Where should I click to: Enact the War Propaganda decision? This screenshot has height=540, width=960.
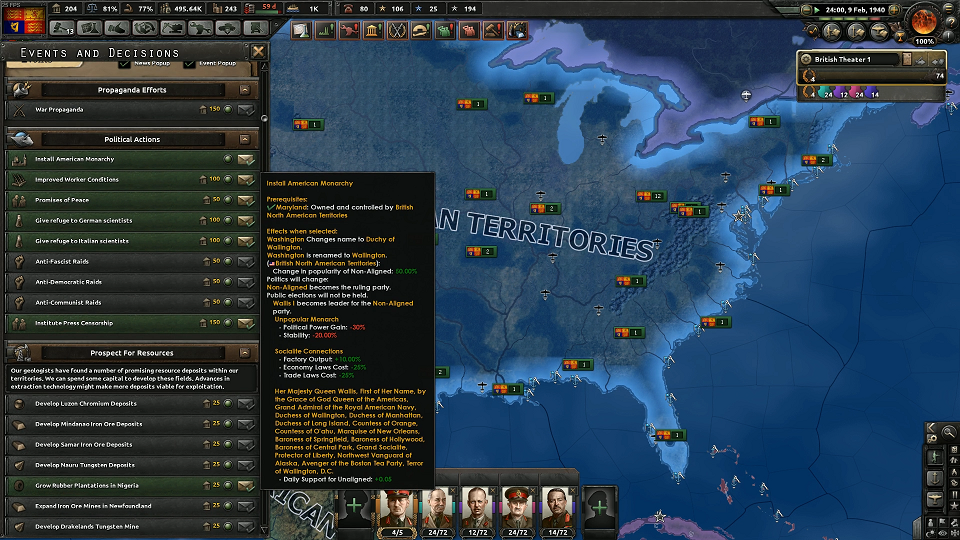pos(245,109)
